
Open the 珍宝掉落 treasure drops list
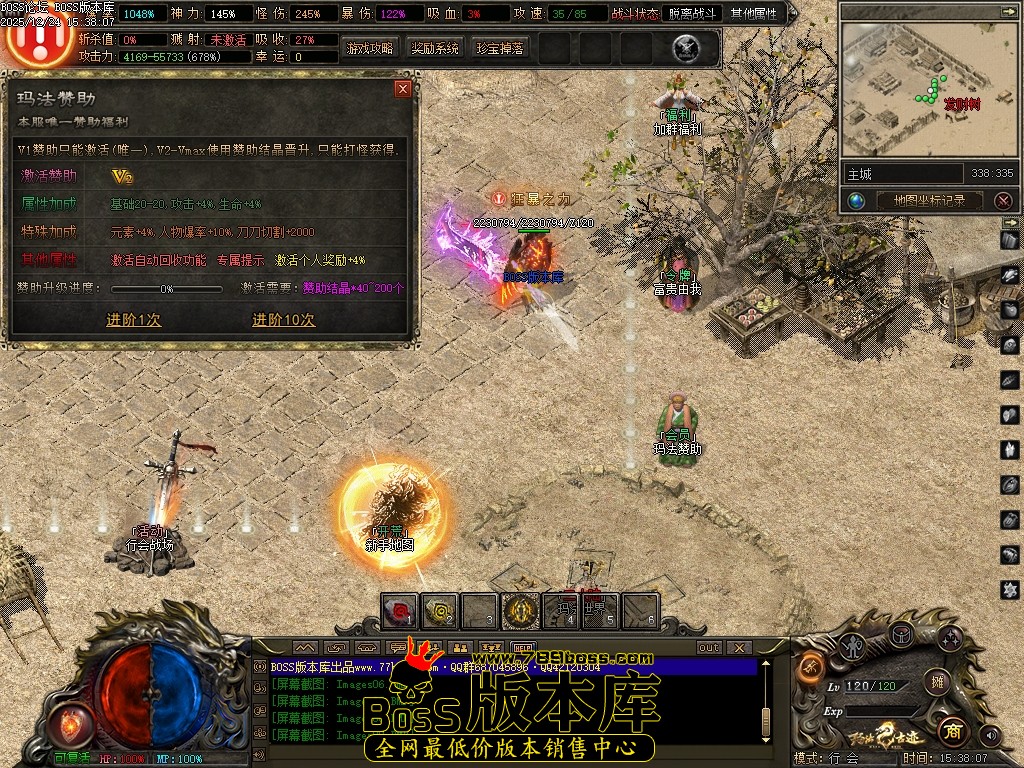click(500, 48)
